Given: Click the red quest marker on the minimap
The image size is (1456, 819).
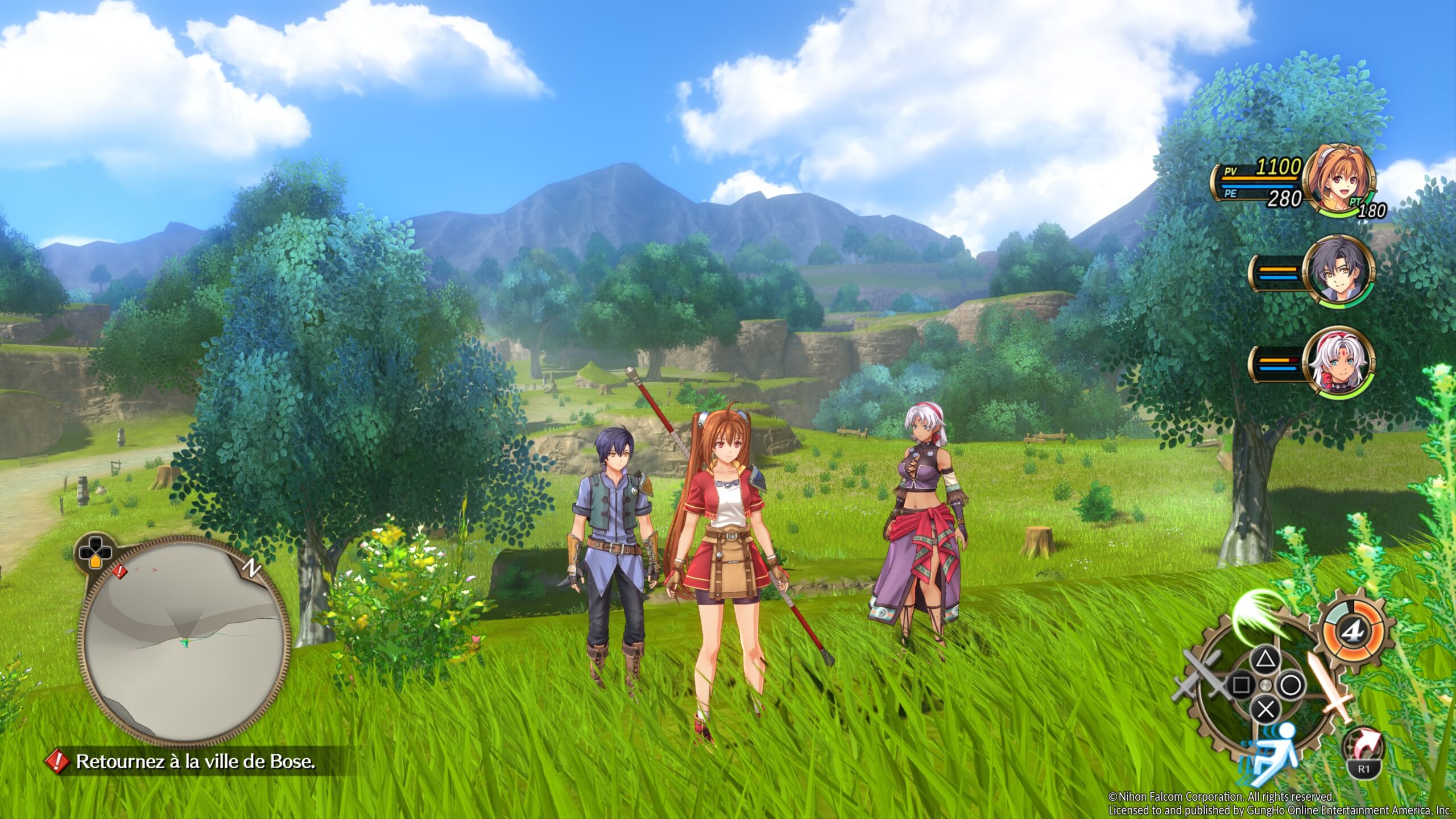Looking at the screenshot, I should click(119, 572).
